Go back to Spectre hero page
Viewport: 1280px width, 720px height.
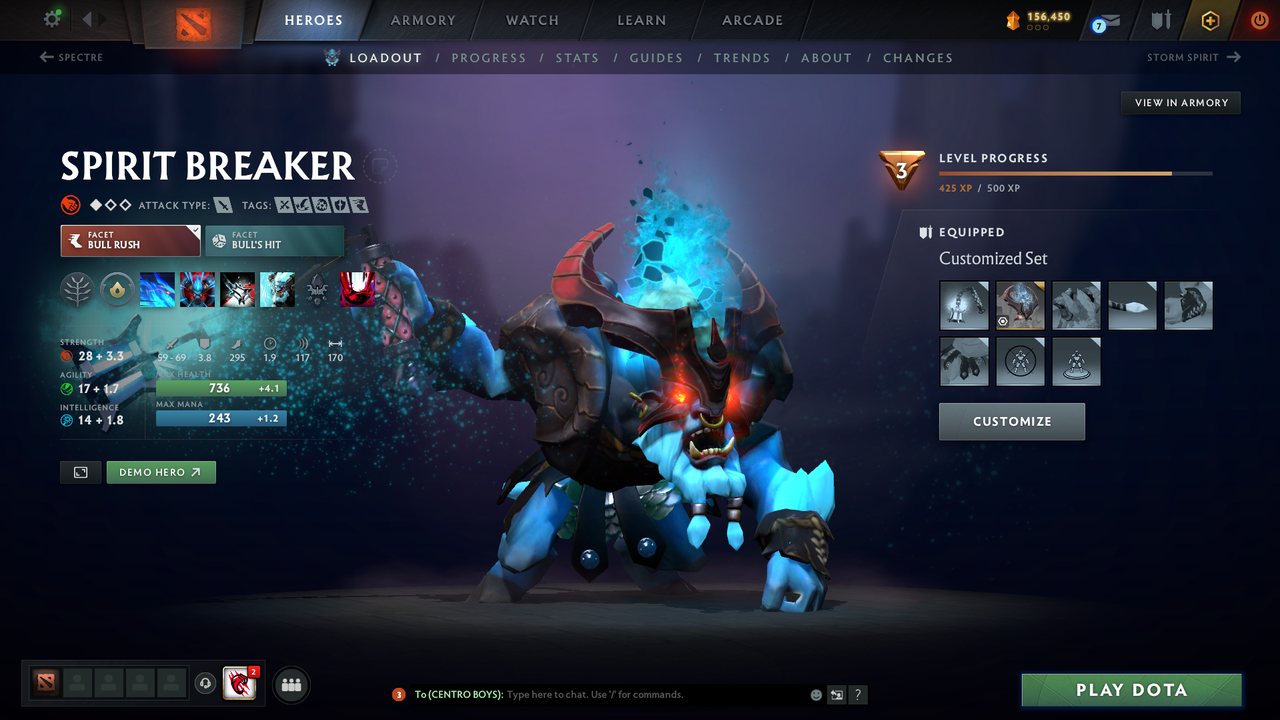point(71,57)
